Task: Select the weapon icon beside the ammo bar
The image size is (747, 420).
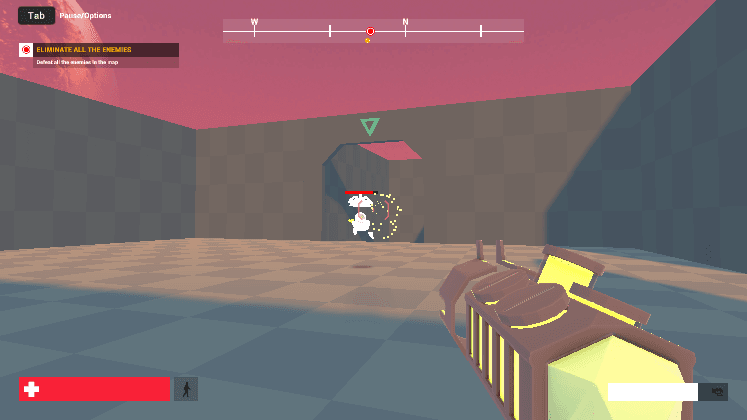Action: [x=714, y=392]
